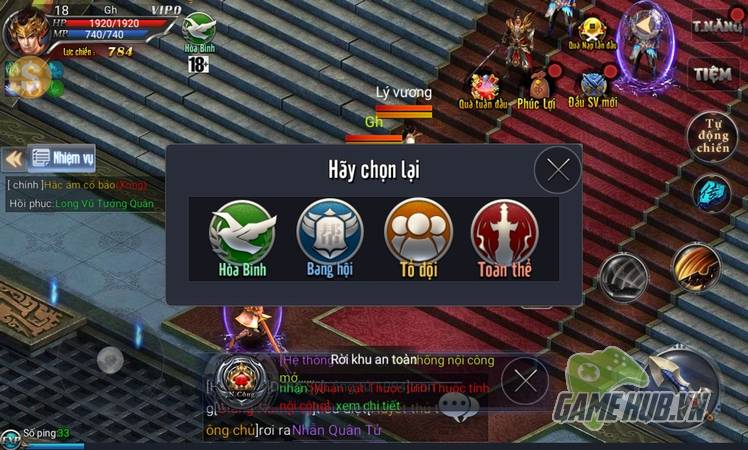Open the Tiệm shop
Image resolution: width=748 pixels, height=450 pixels.
point(714,73)
